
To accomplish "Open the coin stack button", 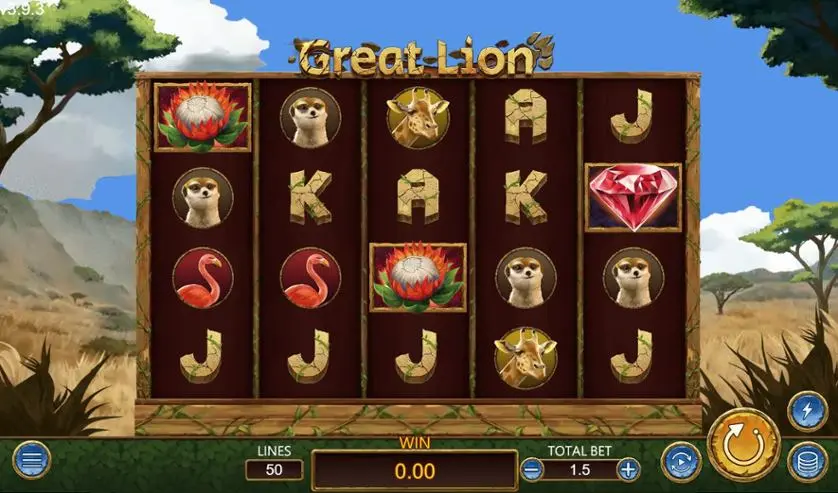I will [807, 462].
